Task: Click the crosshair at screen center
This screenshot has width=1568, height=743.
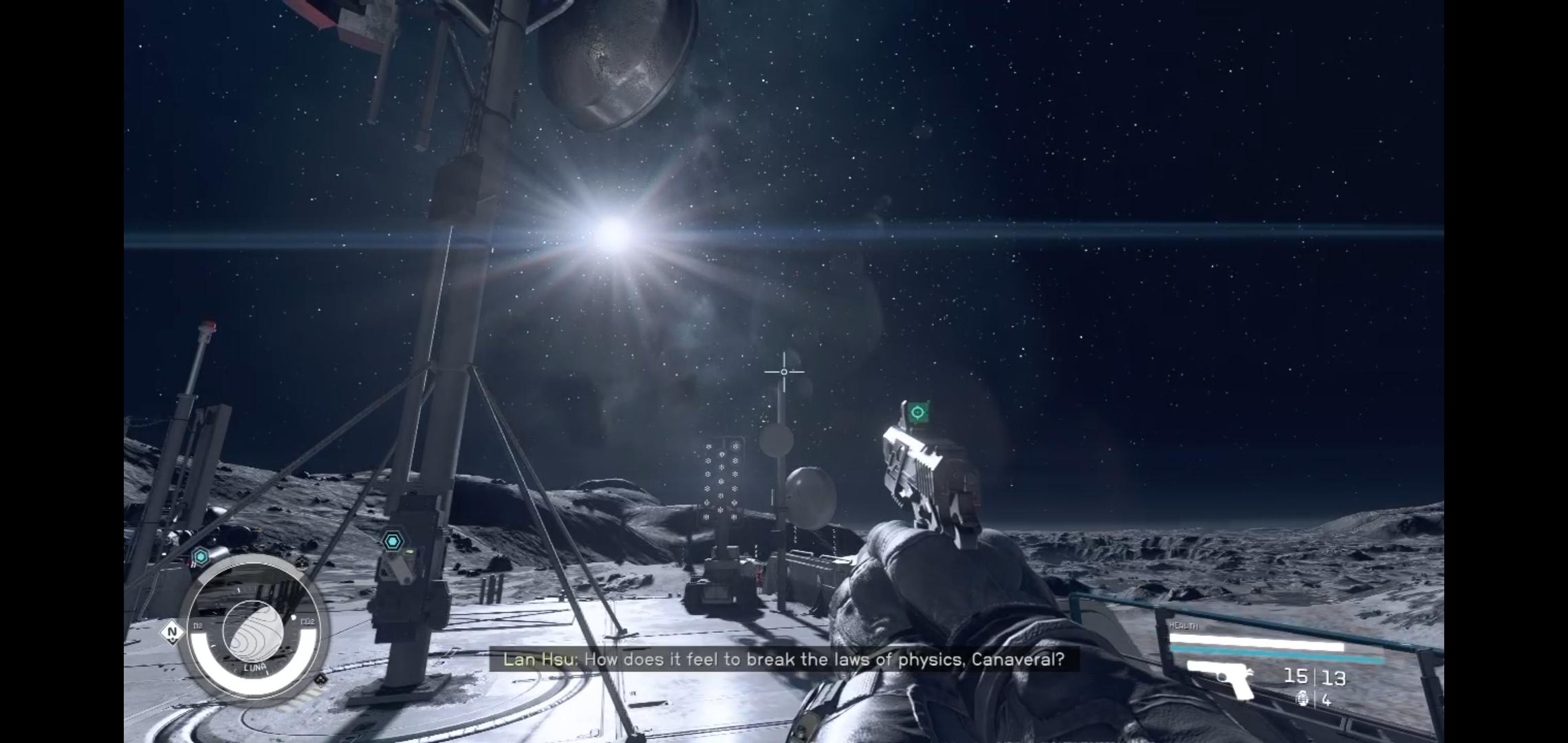Action: (784, 371)
